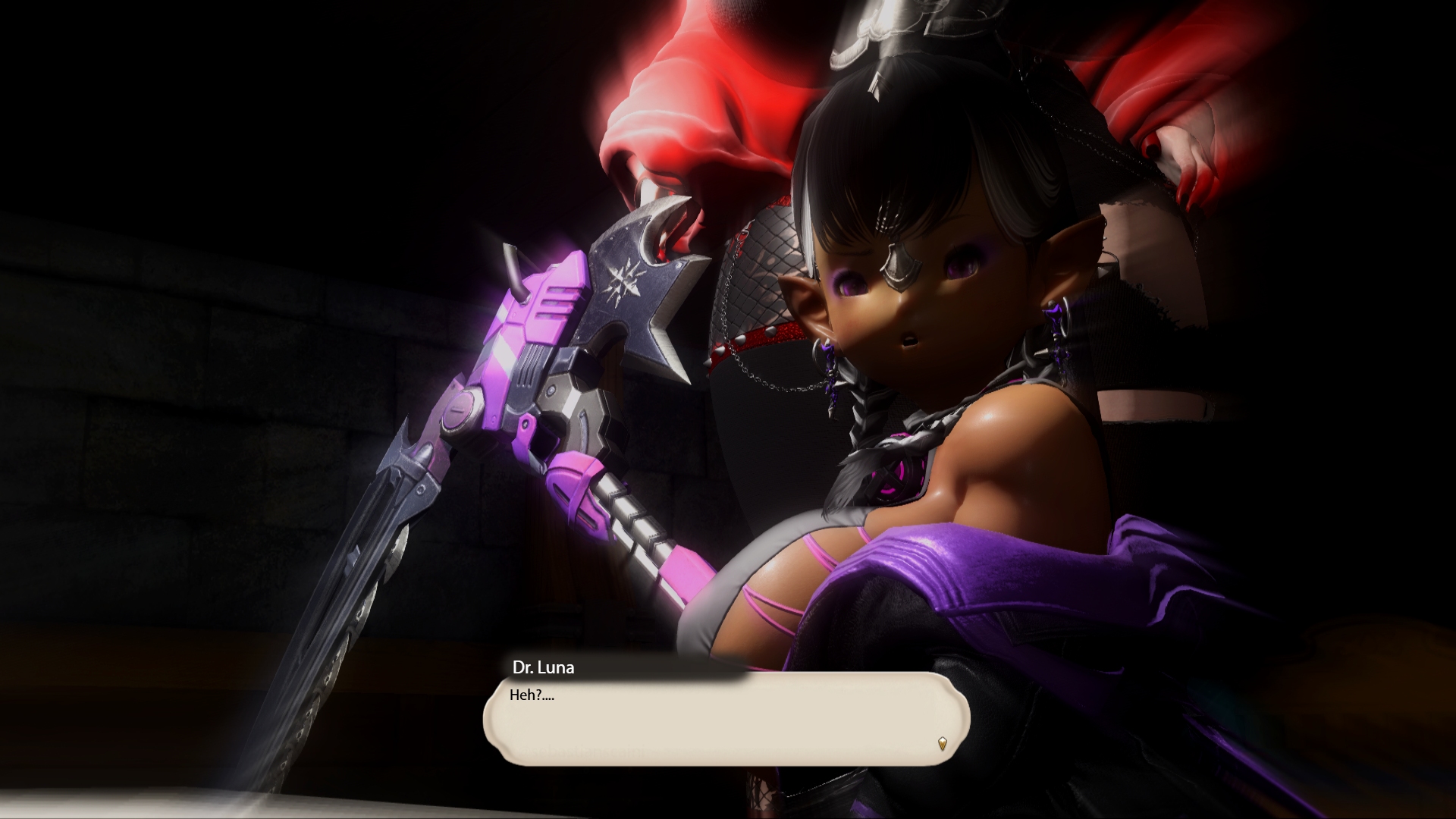Advance Dr. Luna's "Heh?...." dialogue box
1456x819 pixels.
pos(726,718)
